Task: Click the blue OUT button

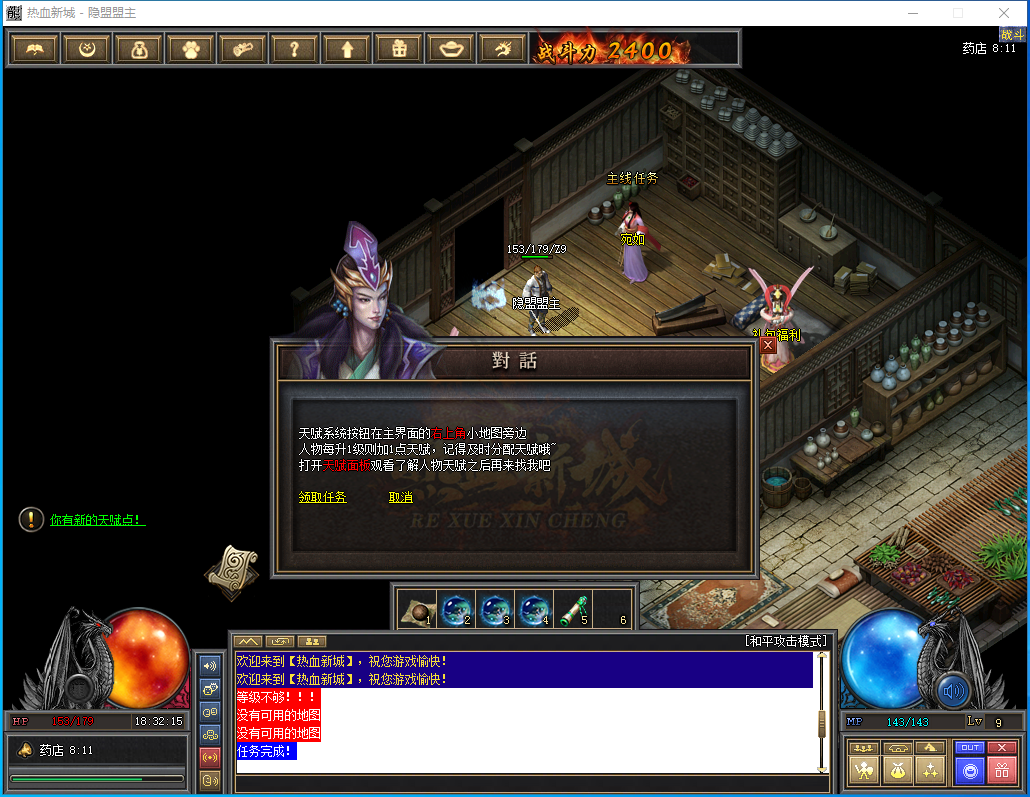Action: pos(969,747)
